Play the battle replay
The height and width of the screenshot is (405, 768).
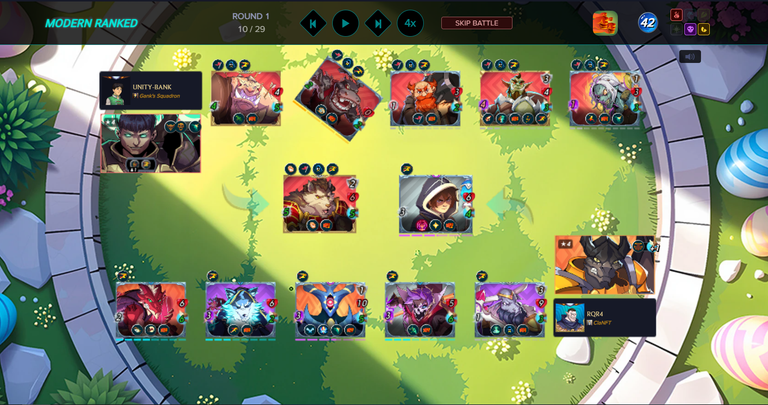click(345, 23)
